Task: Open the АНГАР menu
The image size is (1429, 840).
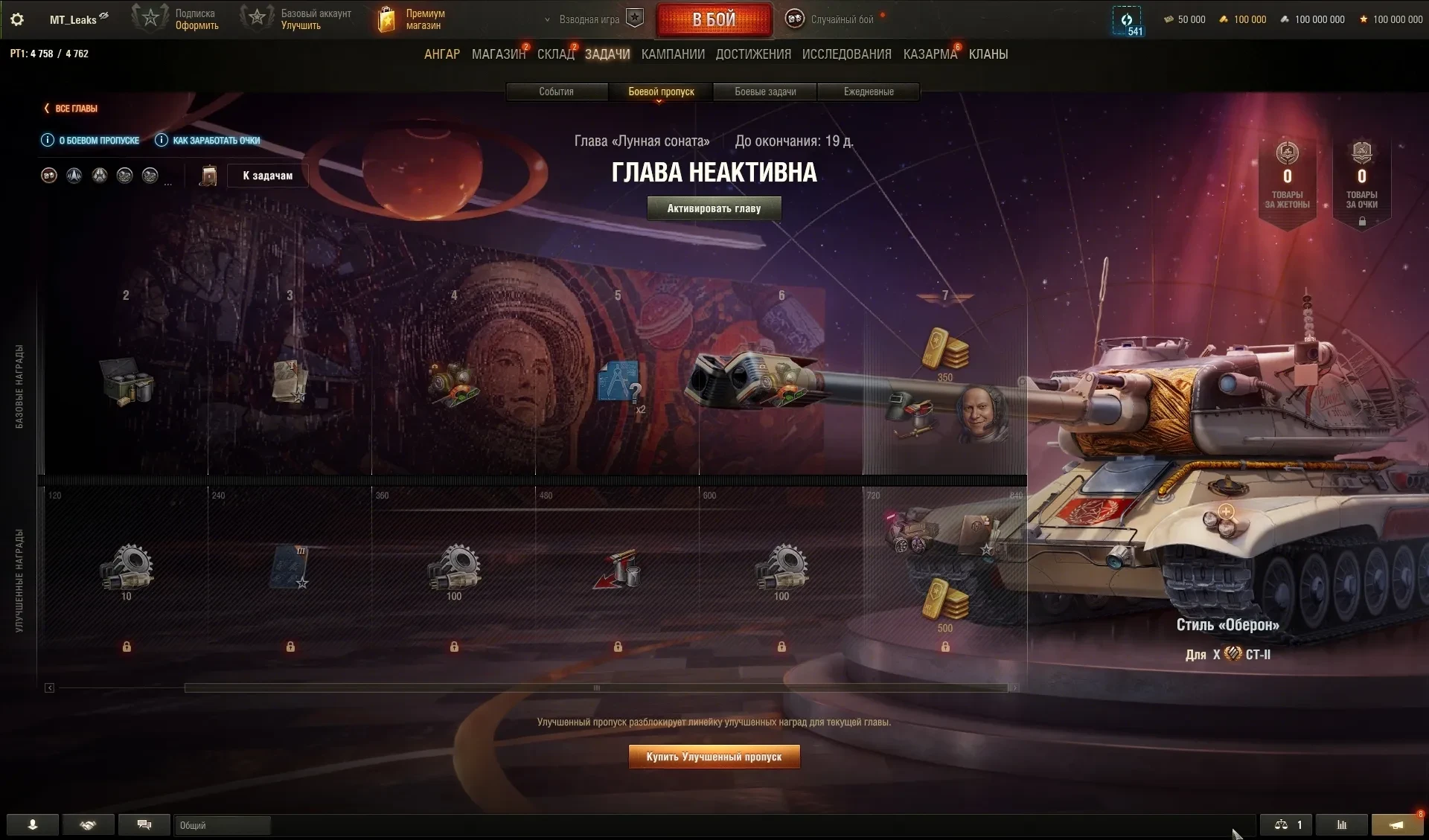Action: tap(442, 54)
